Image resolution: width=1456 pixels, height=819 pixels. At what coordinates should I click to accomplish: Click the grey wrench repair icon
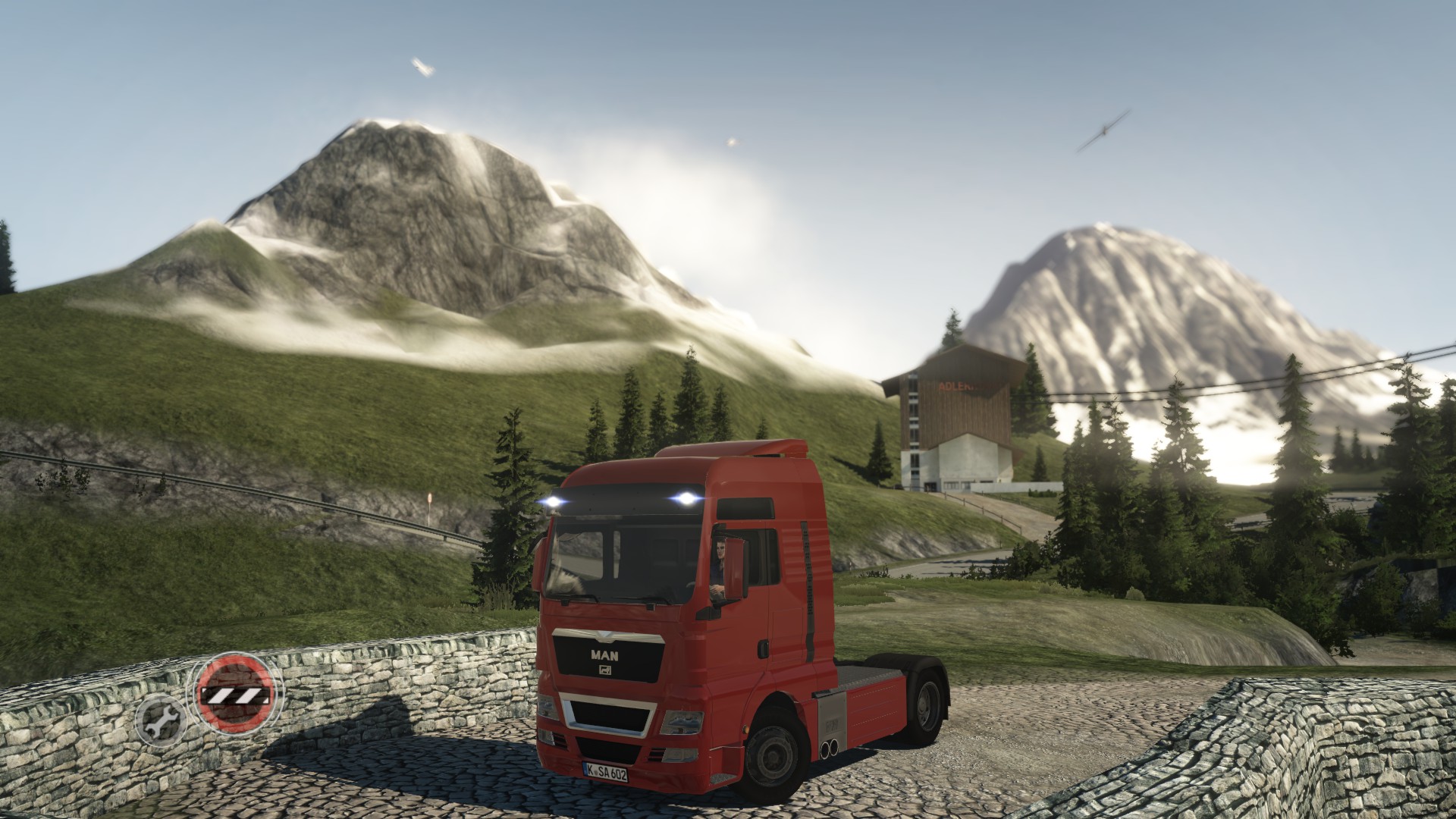point(160,719)
